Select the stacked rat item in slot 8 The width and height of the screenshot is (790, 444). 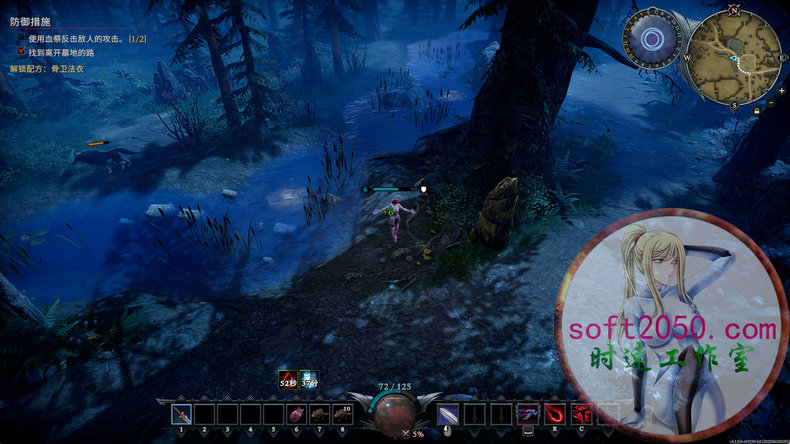click(342, 414)
